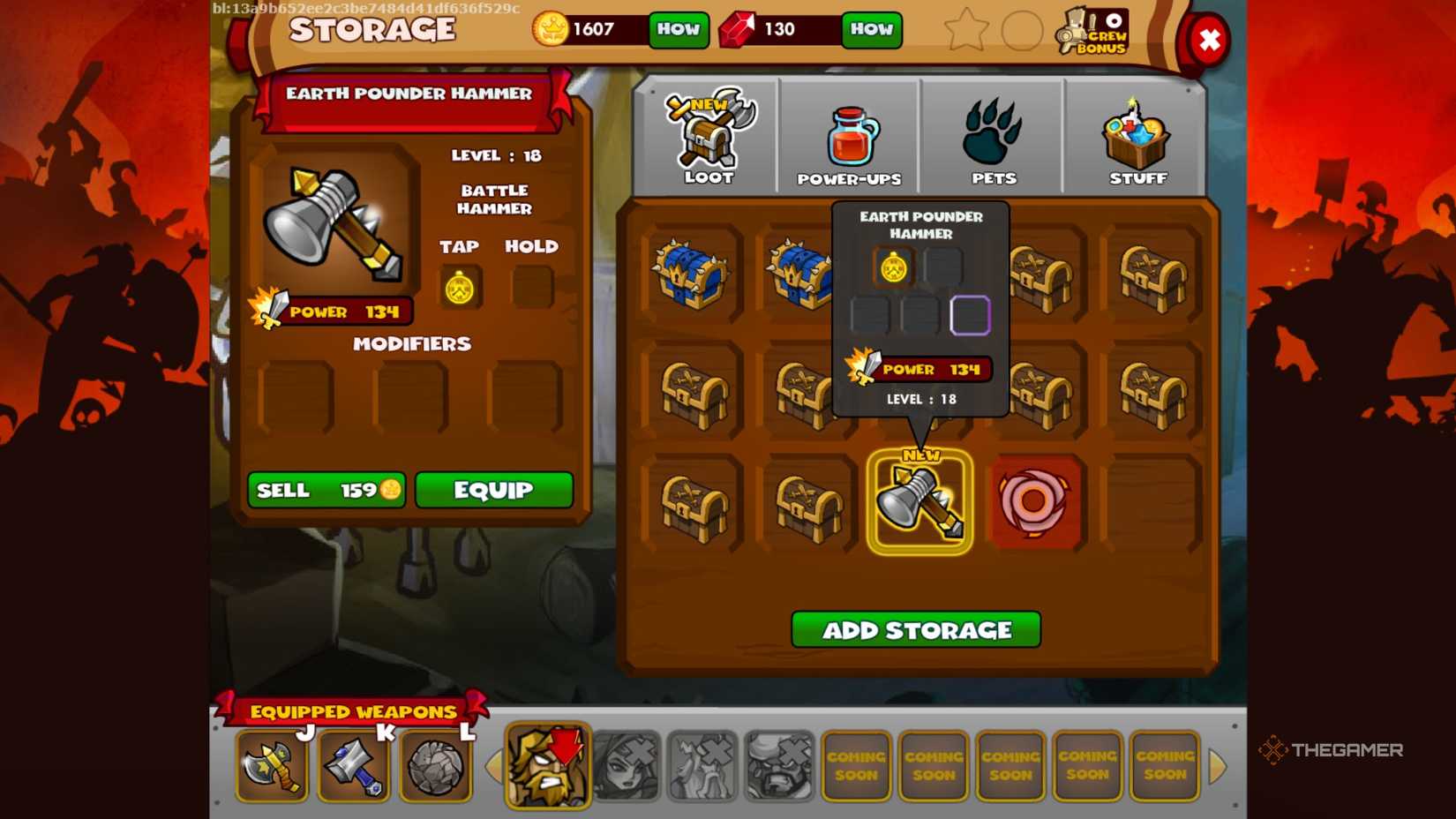The image size is (1456, 819).
Task: Toggle the Tap medallion slot
Action: [x=459, y=285]
